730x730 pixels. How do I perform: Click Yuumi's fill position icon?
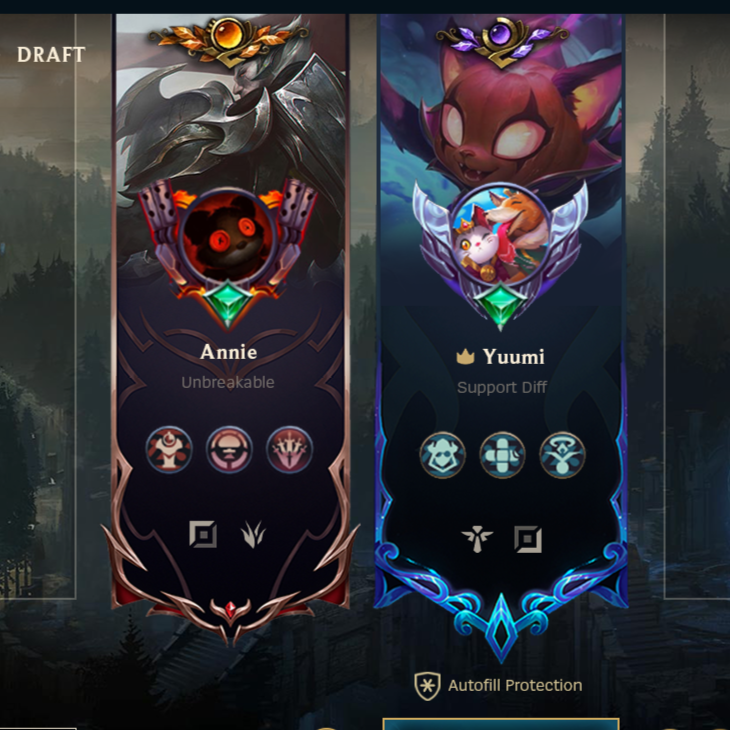point(528,540)
